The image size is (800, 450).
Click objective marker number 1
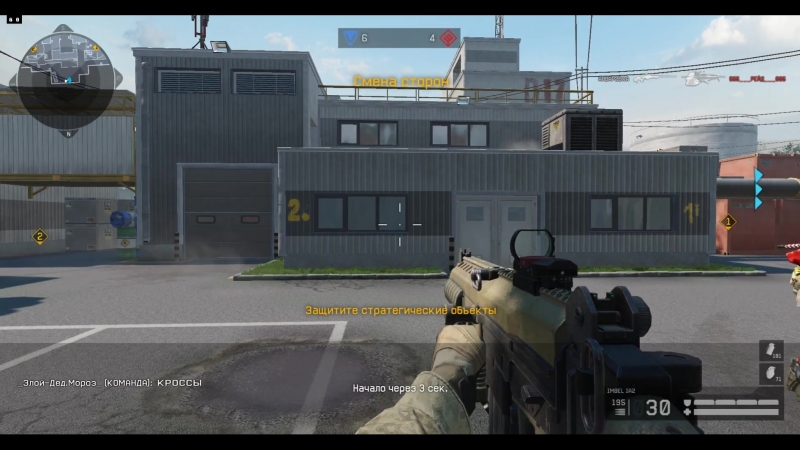pos(728,221)
